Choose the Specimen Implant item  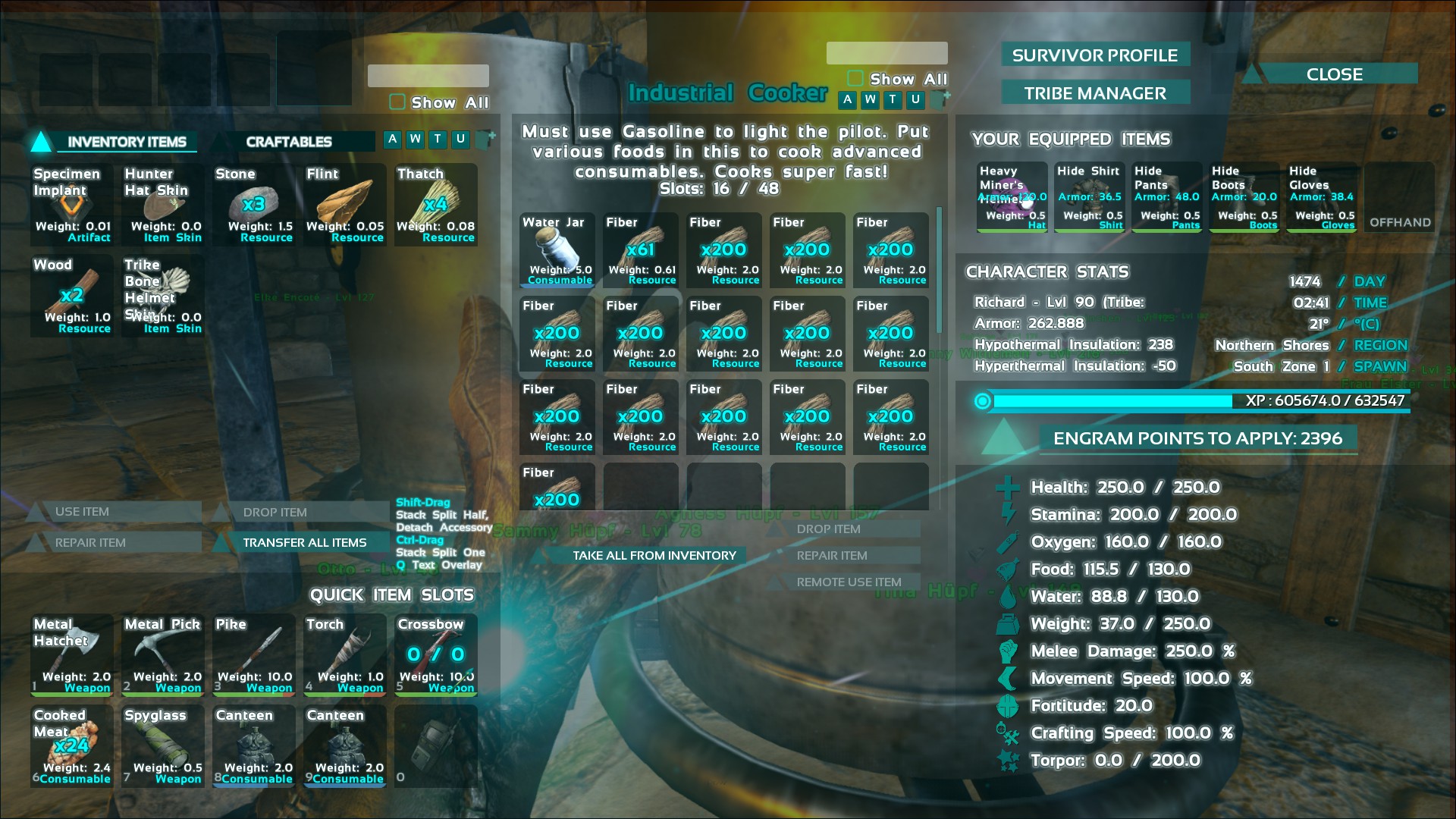tap(72, 205)
